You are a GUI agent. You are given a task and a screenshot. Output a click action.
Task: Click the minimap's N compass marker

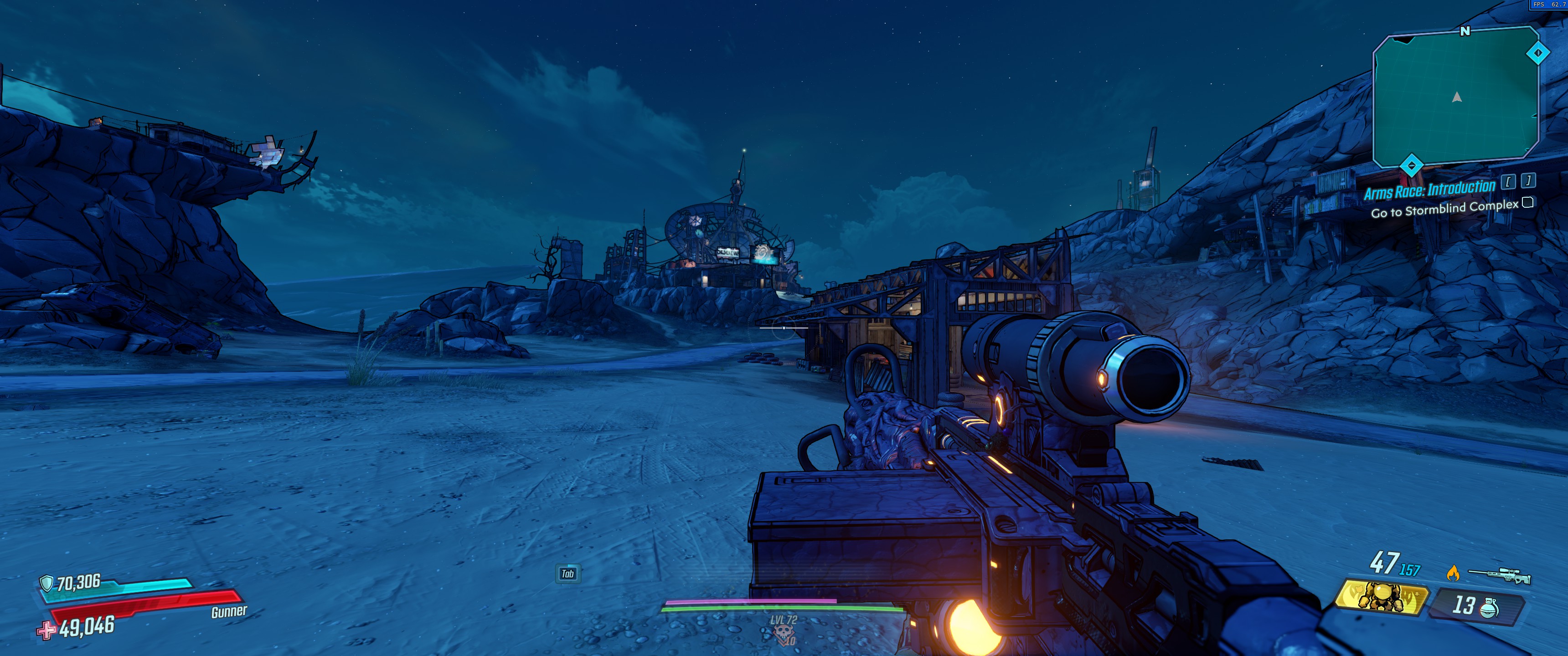point(1465,31)
